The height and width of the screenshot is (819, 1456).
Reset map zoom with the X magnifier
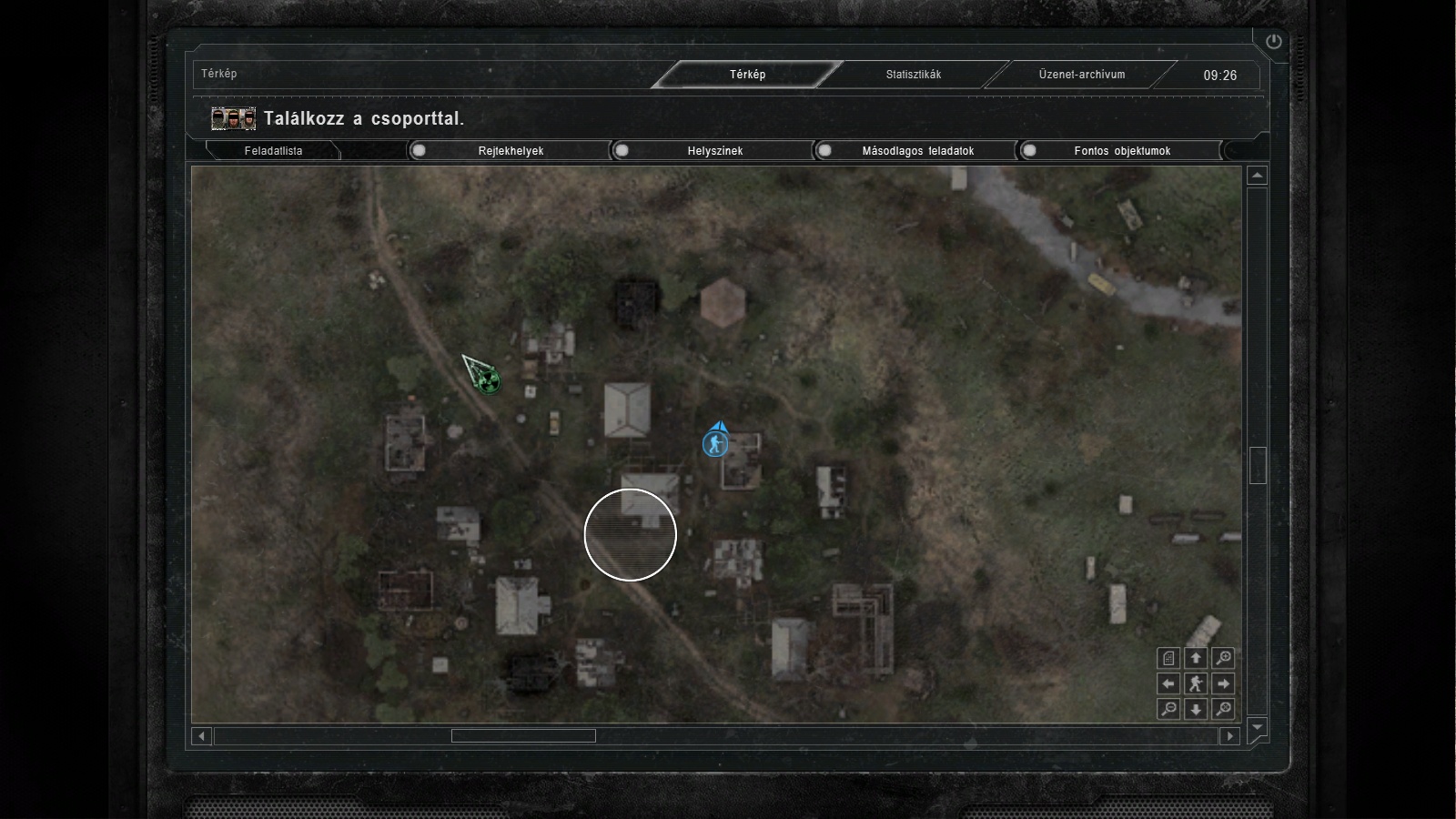(1224, 709)
